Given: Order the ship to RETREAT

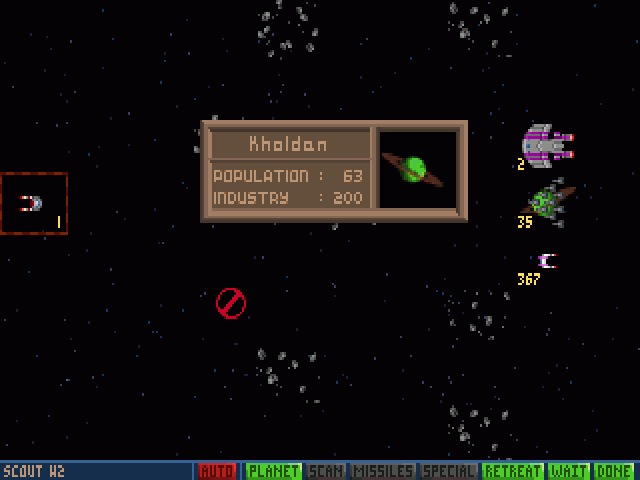Looking at the screenshot, I should point(511,471).
